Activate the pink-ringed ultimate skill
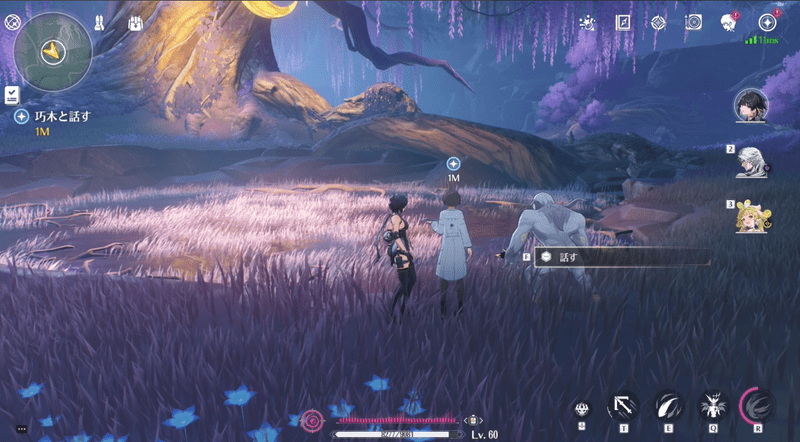800x442 pixels. point(758,405)
